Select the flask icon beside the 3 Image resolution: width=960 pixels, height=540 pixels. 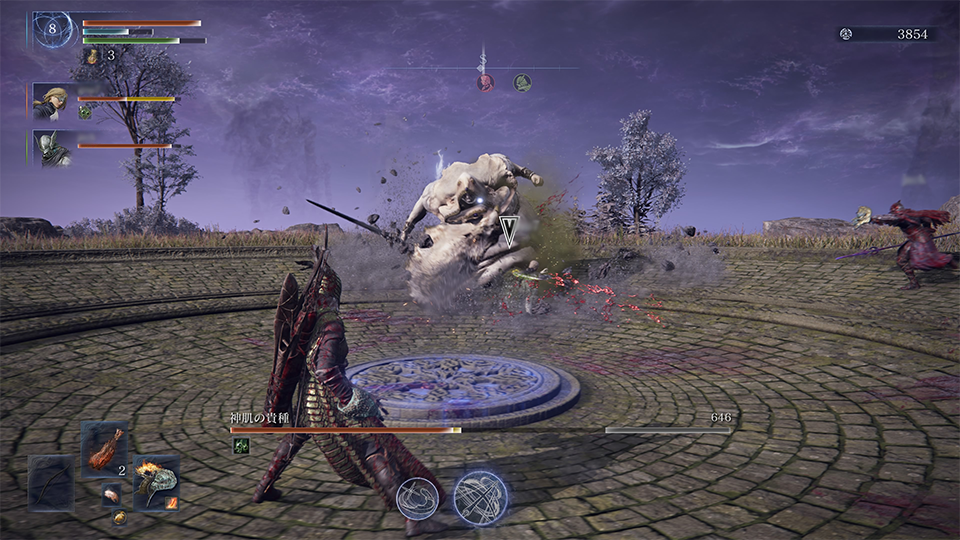[x=93, y=56]
